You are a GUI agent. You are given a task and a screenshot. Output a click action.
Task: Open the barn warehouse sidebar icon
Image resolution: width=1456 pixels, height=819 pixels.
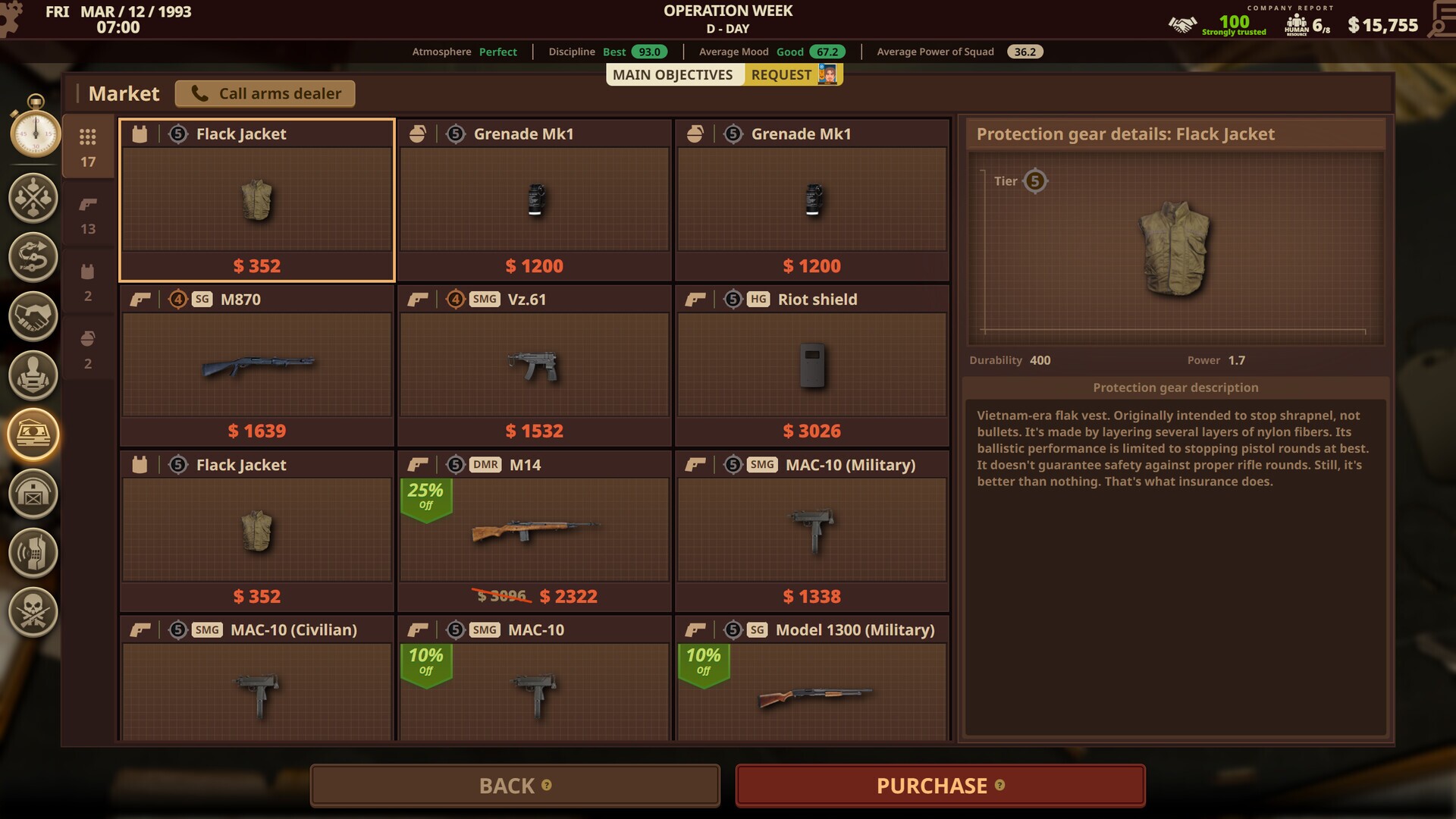pos(33,493)
